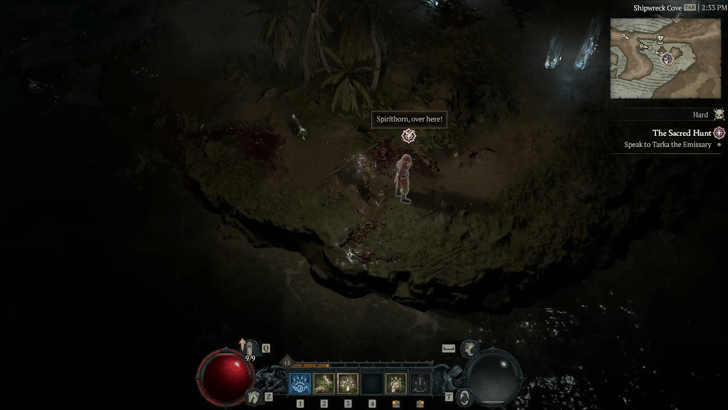Use the skill in hotbar slot 2
The height and width of the screenshot is (410, 728).
(323, 382)
